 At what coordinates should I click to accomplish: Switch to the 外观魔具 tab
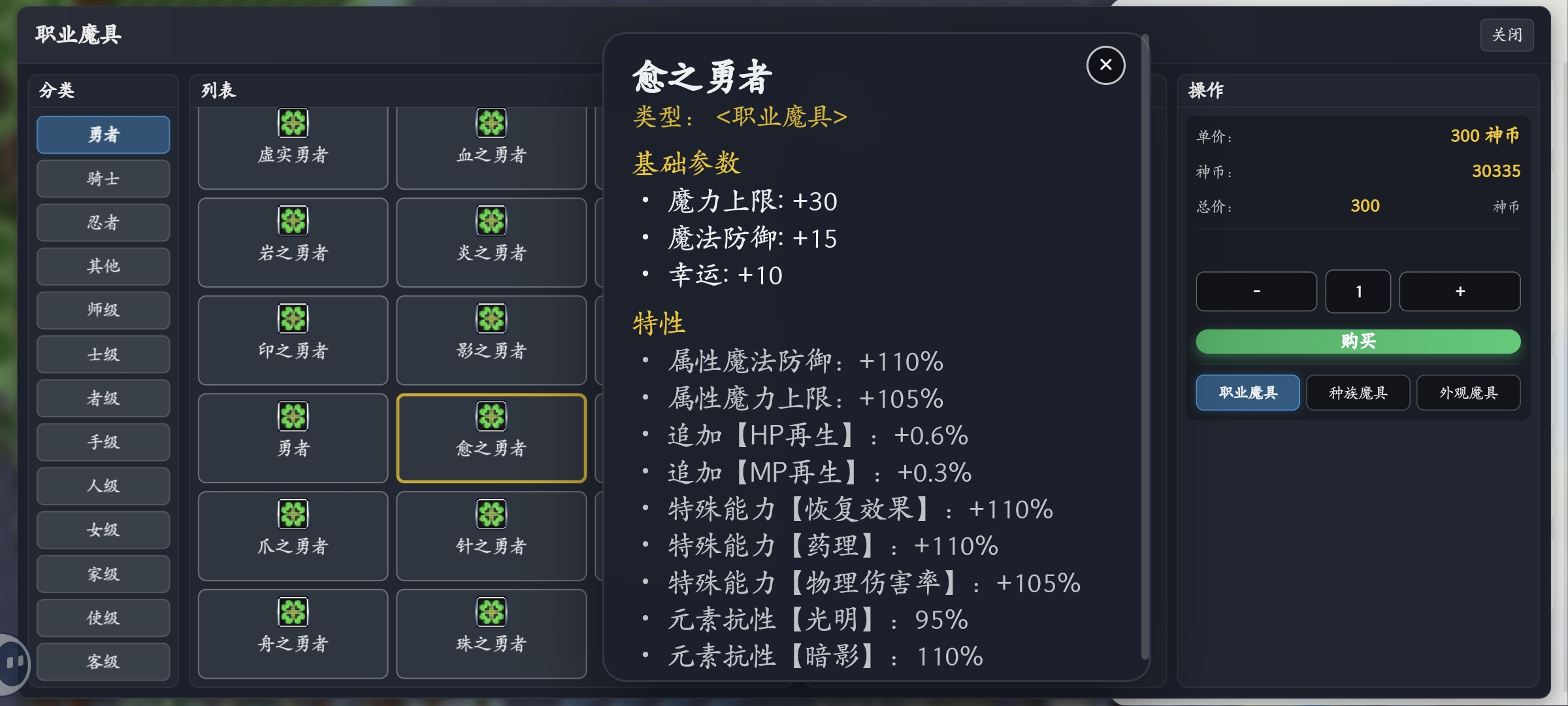(x=1468, y=392)
